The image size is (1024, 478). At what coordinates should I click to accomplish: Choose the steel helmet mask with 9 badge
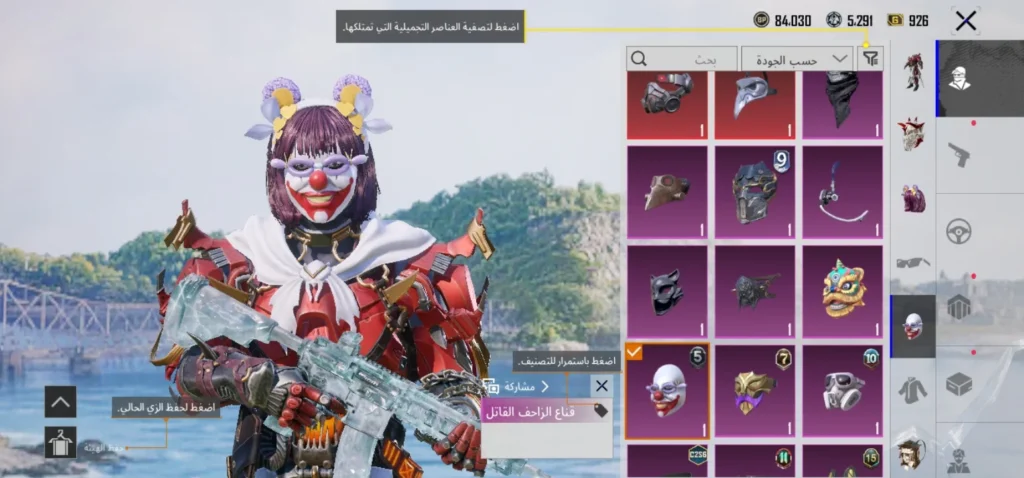pos(754,190)
